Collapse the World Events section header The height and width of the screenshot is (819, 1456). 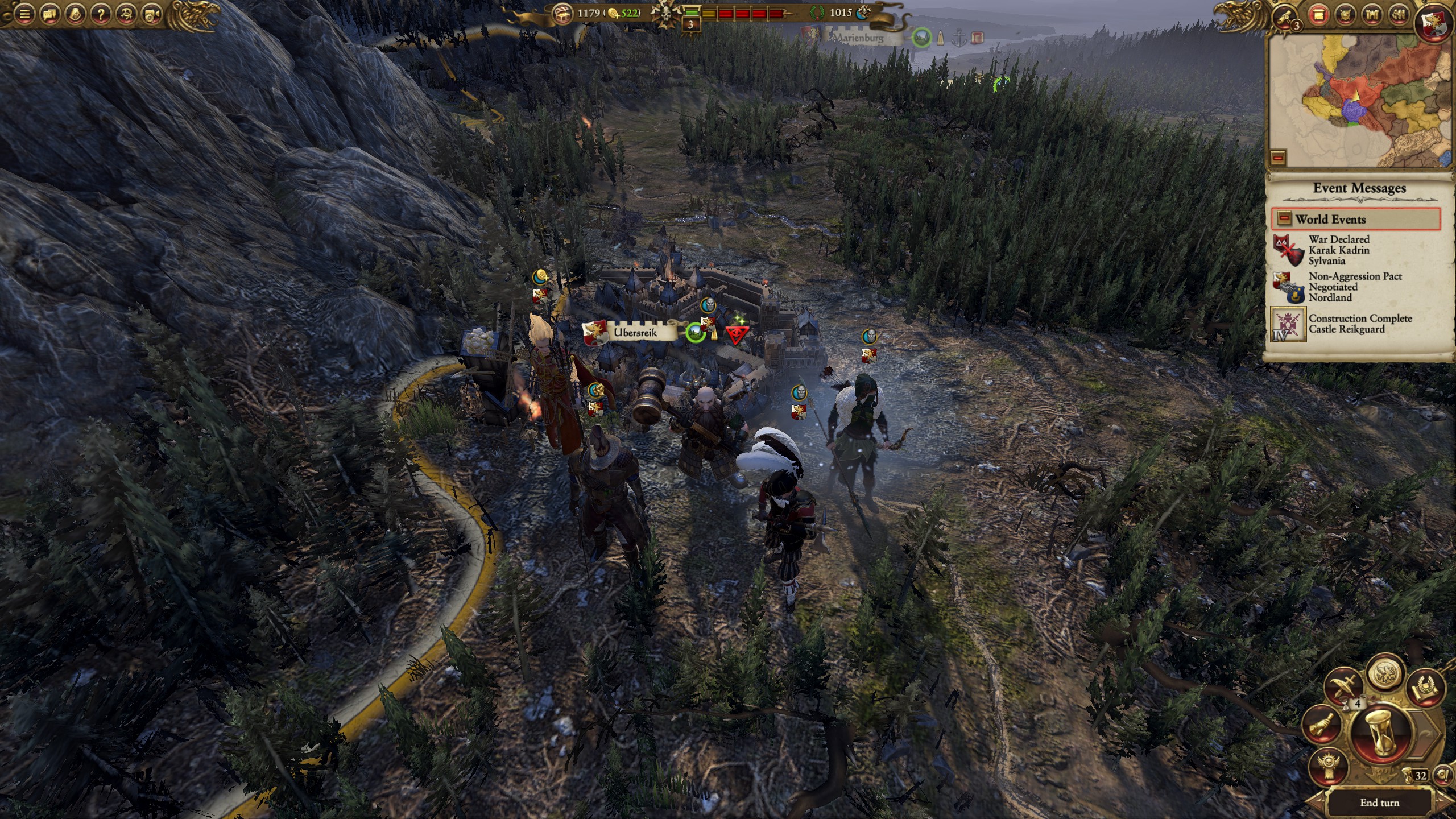tap(1356, 219)
